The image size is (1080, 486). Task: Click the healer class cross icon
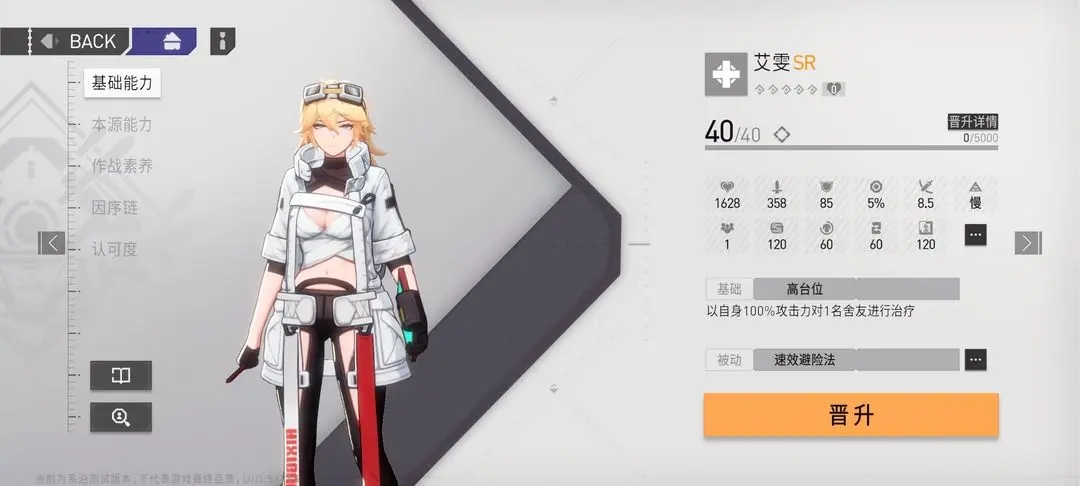point(724,75)
